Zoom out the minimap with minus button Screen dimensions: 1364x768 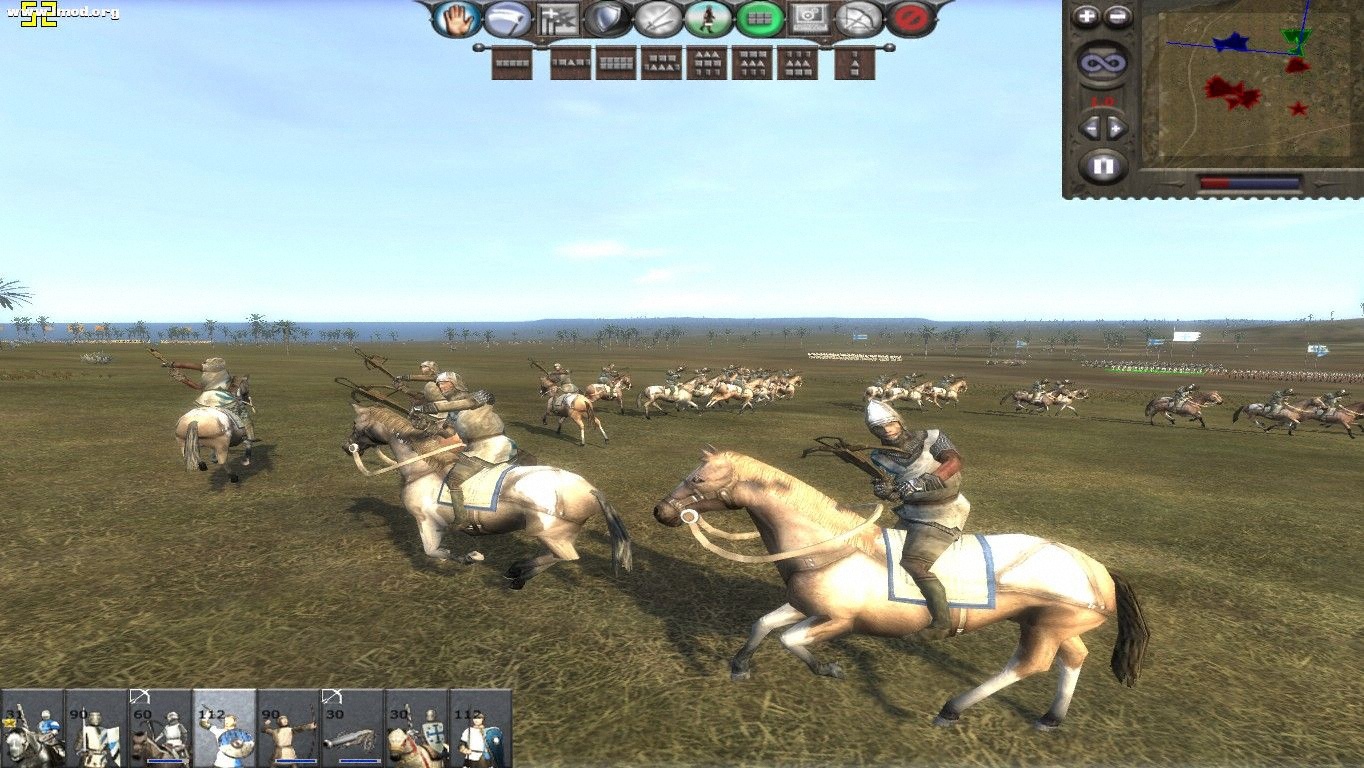coord(1117,16)
